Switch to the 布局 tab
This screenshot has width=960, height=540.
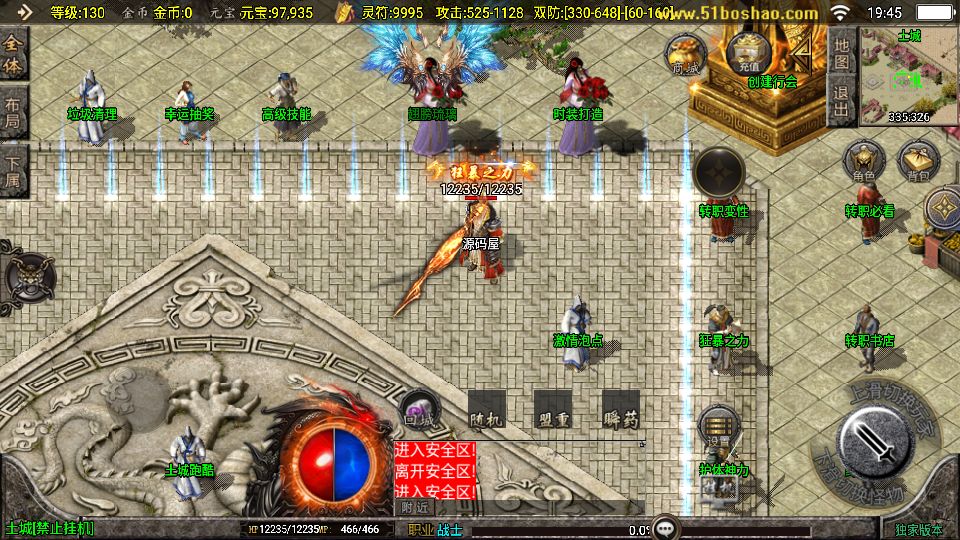coord(14,111)
